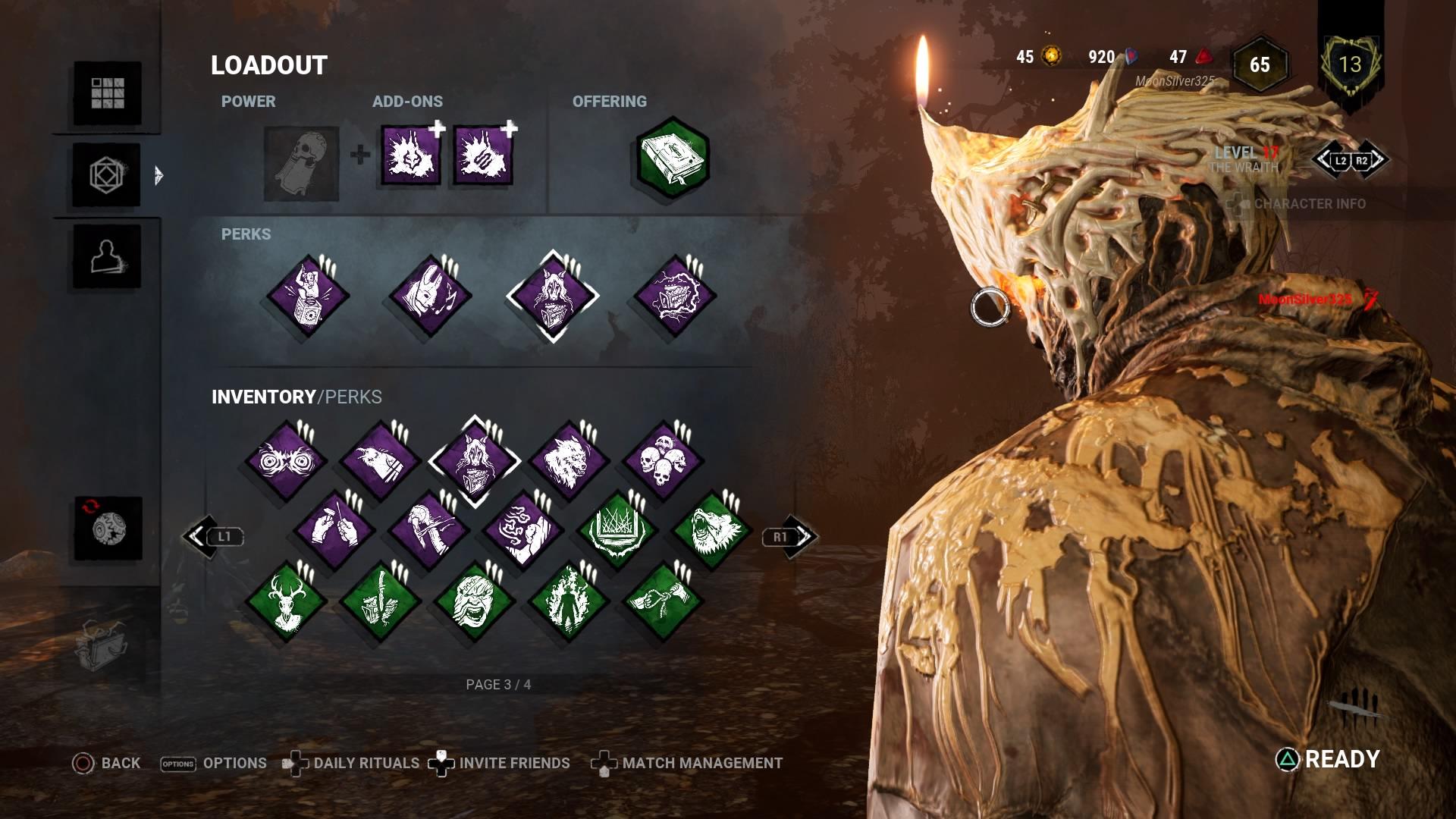This screenshot has width=1456, height=819.
Task: Select the Wraith's bell power slot
Action: [301, 164]
